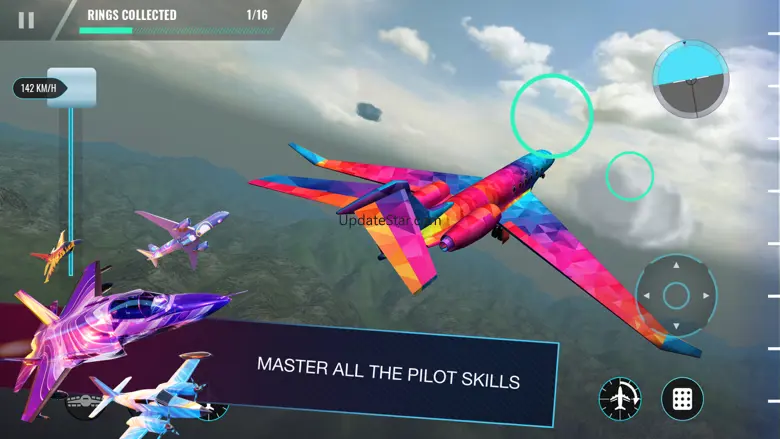Open the grid dots menu button
The width and height of the screenshot is (780, 439).
click(x=682, y=398)
